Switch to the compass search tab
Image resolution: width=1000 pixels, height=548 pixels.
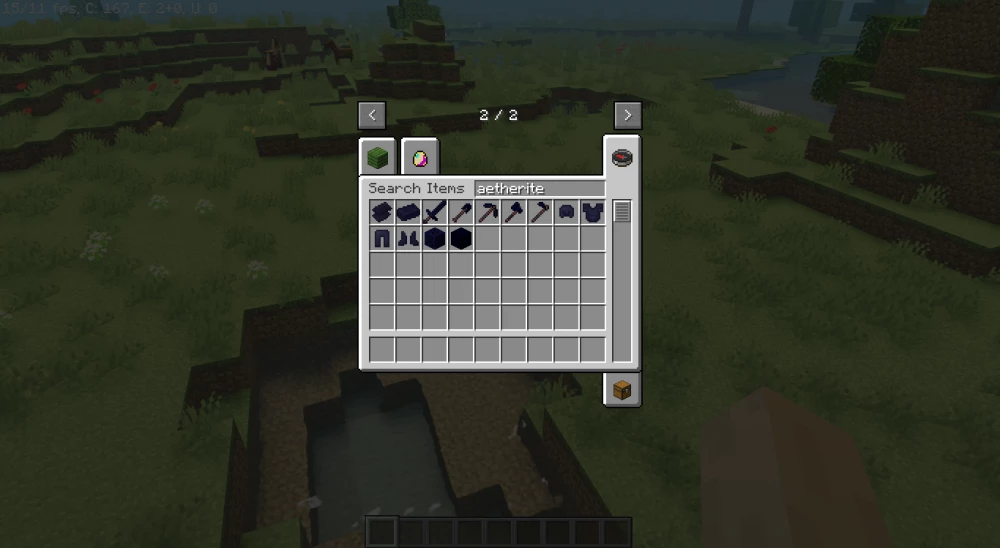click(621, 157)
